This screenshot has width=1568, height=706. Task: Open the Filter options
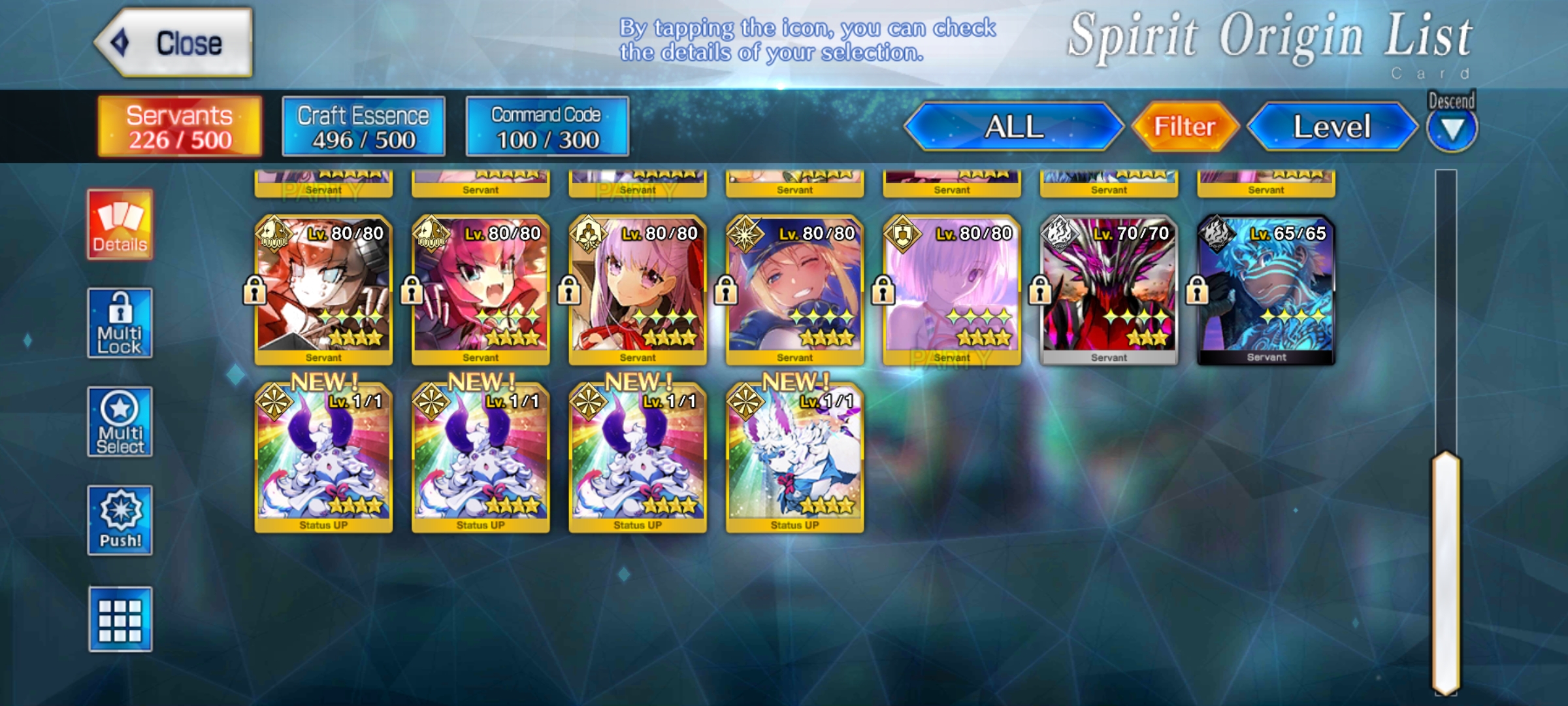click(x=1184, y=127)
